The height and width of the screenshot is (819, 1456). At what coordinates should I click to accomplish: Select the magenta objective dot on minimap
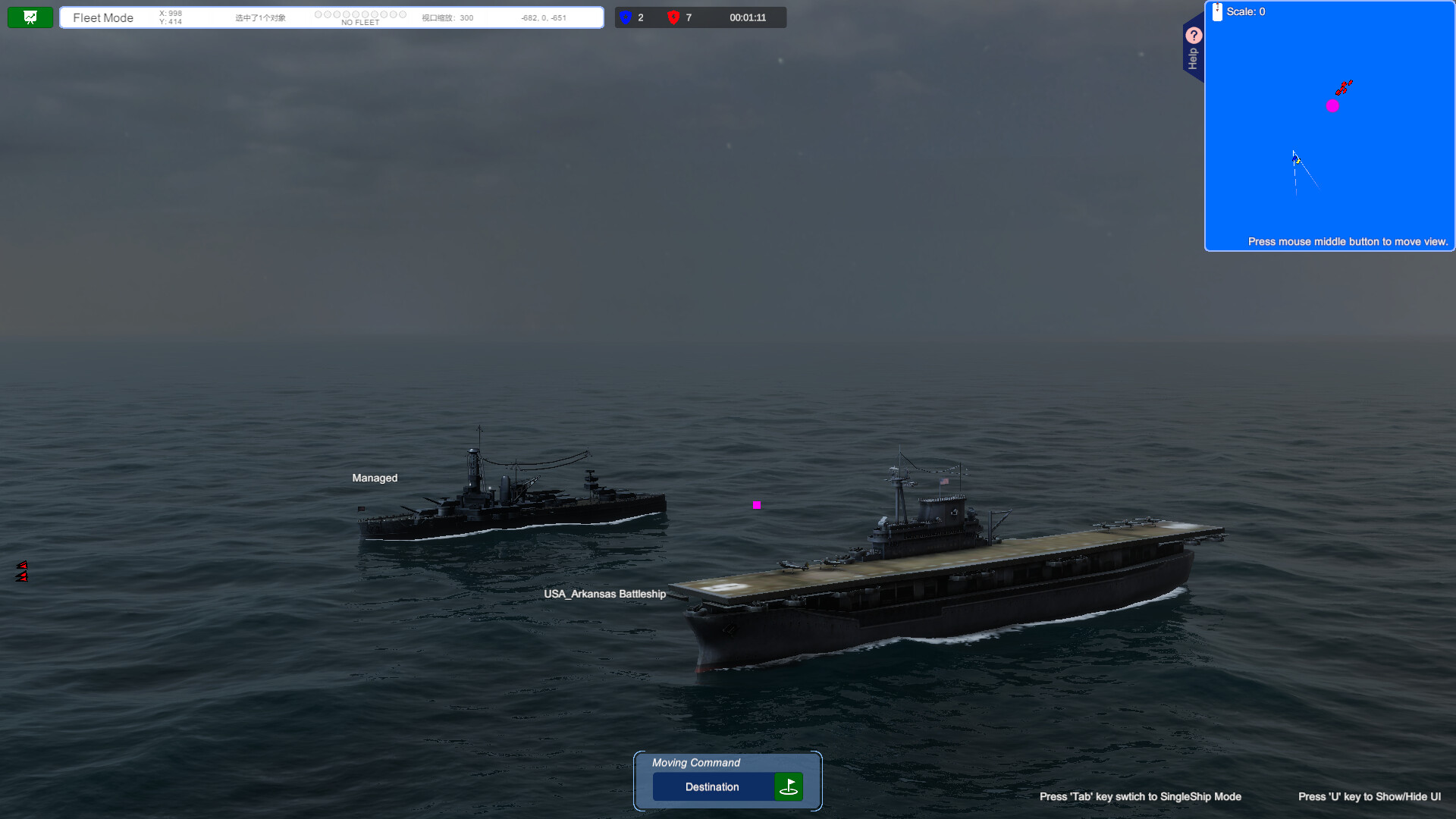[x=1332, y=106]
